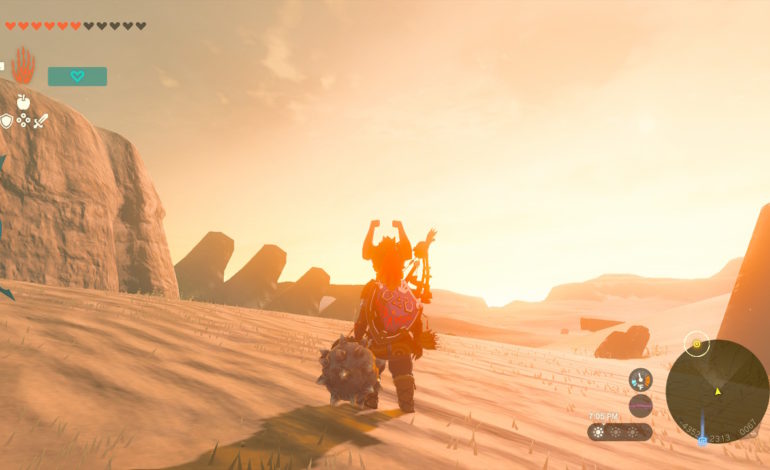Select the orange Ultrahand ability icon
The image size is (770, 470).
22,66
